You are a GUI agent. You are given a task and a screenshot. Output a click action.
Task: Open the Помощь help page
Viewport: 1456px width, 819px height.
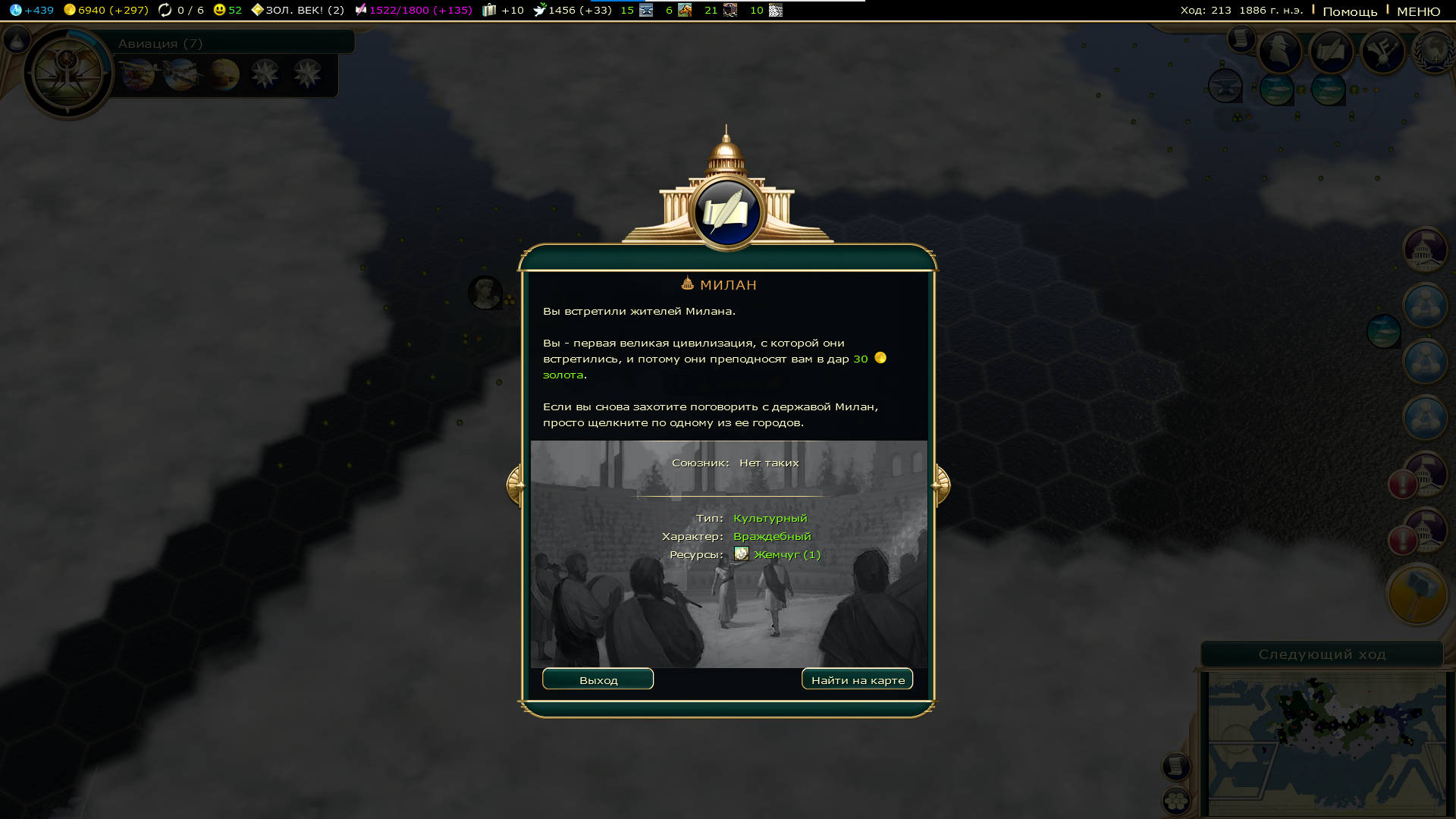[x=1350, y=11]
